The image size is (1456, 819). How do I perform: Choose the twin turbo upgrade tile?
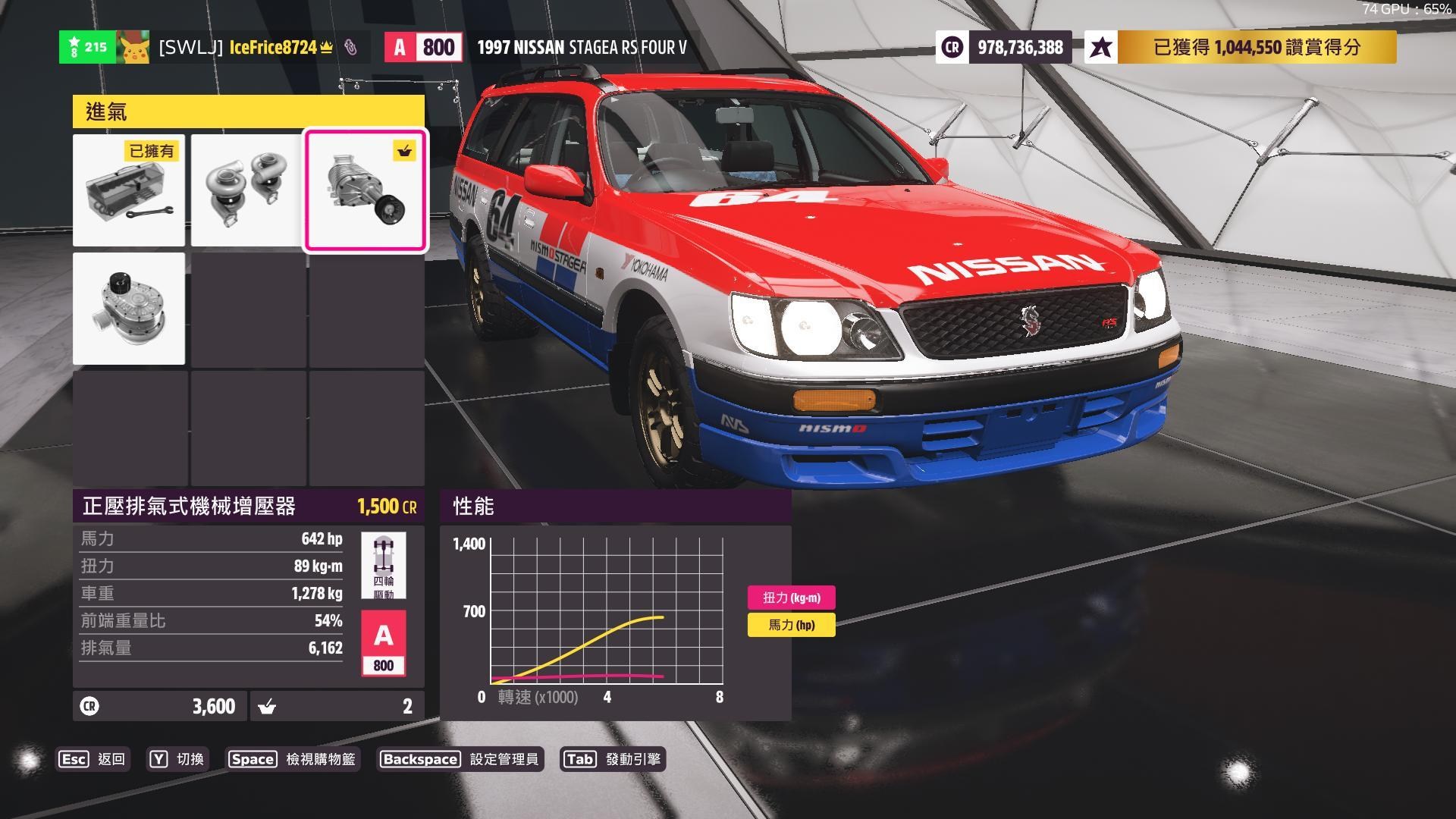(x=246, y=190)
